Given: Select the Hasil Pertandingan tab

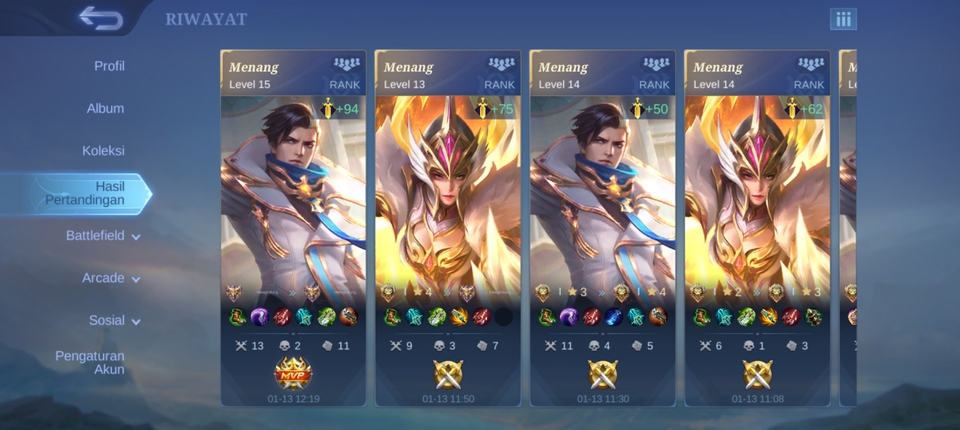Looking at the screenshot, I should [x=85, y=193].
